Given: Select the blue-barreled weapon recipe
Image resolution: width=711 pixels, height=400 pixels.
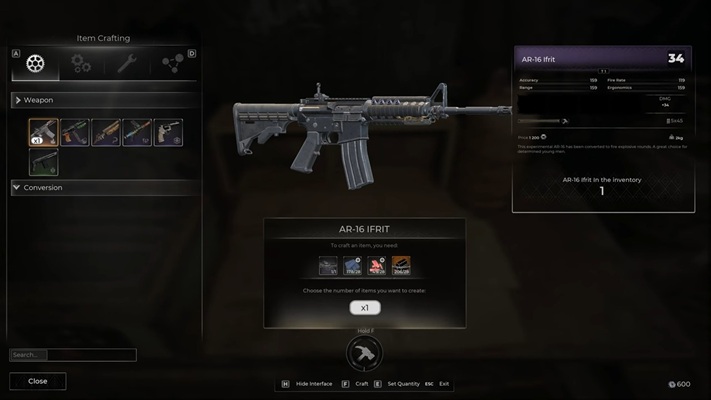Looking at the screenshot, I should (136, 133).
